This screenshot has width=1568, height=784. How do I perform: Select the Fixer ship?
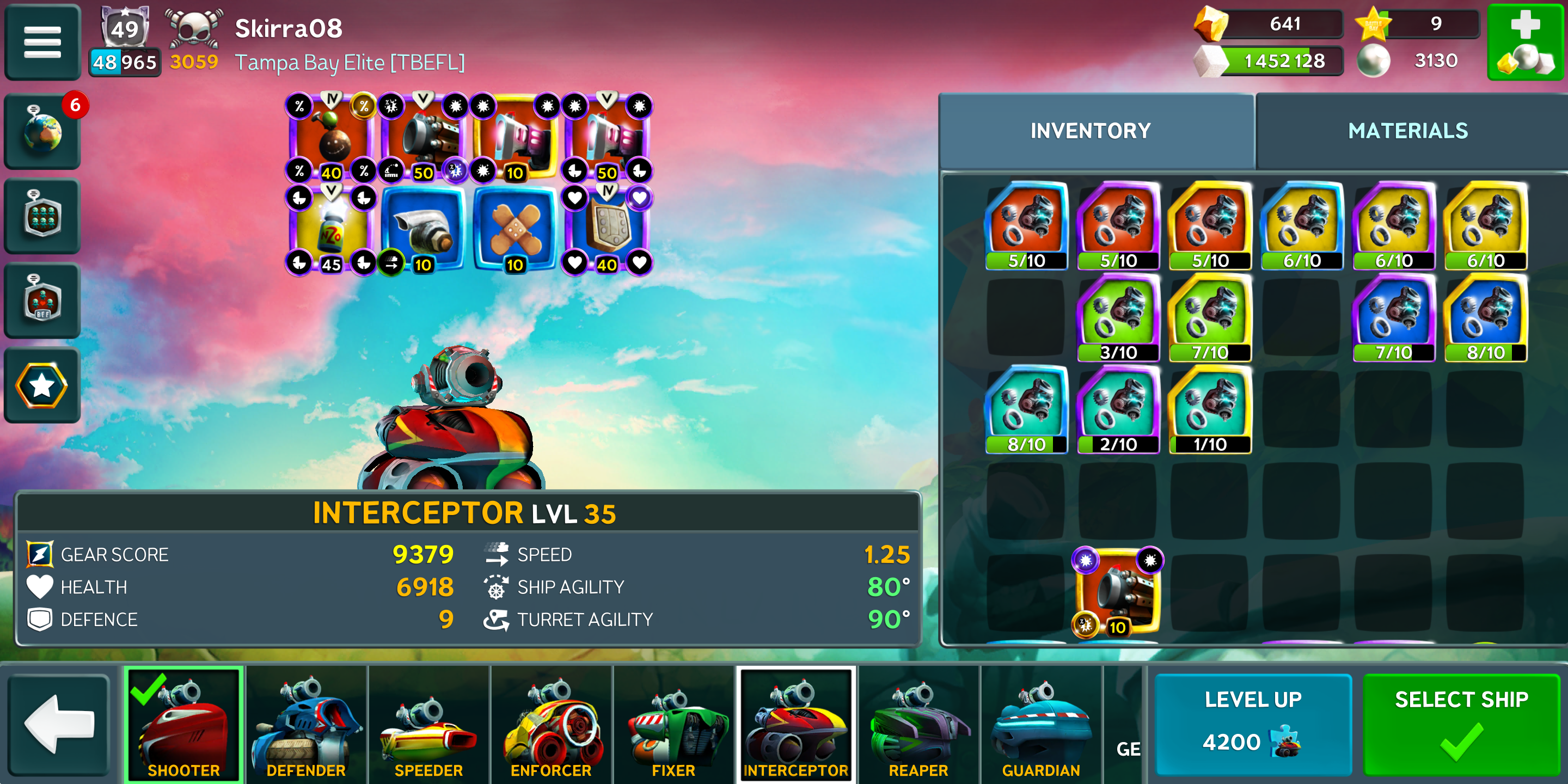click(673, 724)
